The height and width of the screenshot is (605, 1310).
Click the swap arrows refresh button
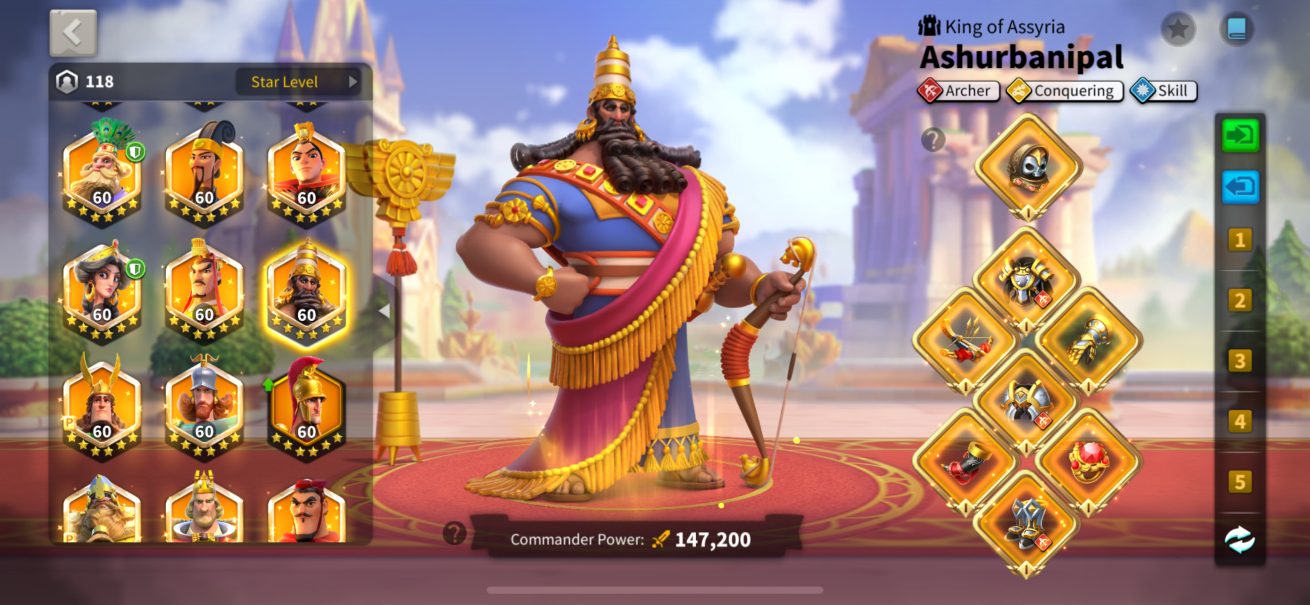pos(1240,540)
